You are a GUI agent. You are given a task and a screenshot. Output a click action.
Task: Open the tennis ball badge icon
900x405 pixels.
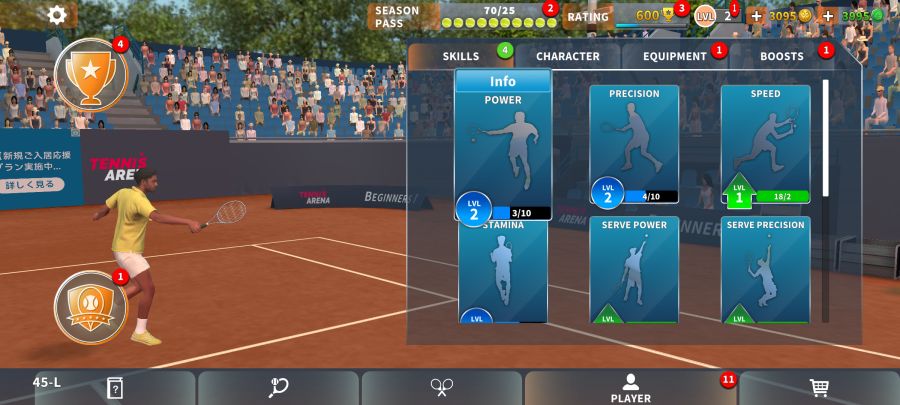(x=90, y=304)
